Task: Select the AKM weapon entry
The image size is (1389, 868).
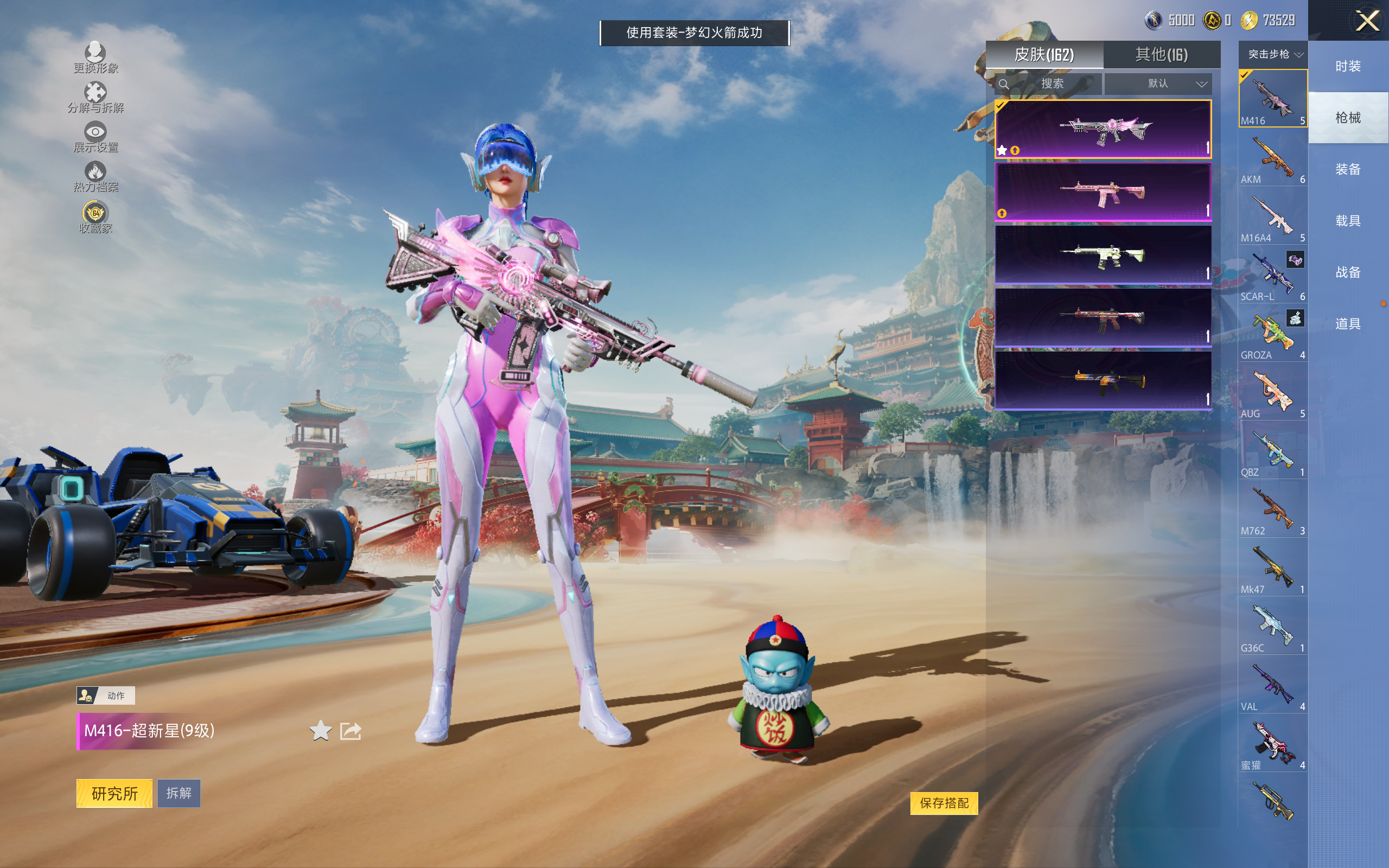Action: tap(1272, 159)
